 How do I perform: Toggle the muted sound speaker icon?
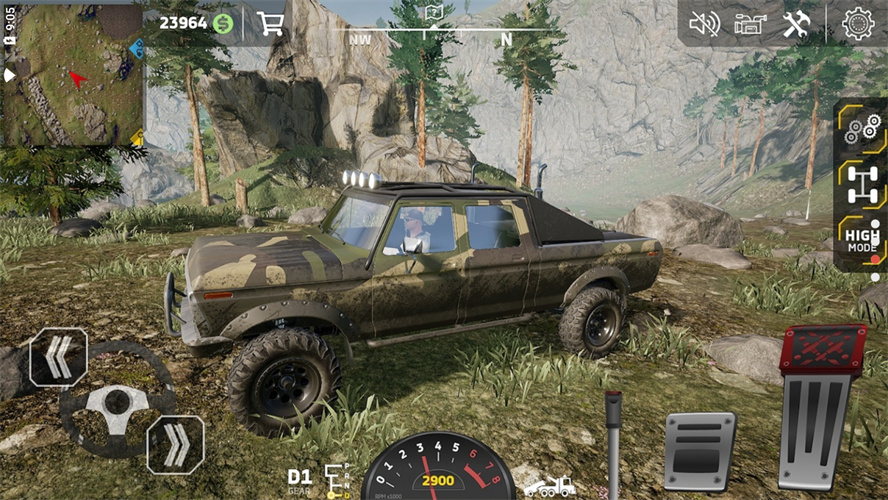(704, 23)
